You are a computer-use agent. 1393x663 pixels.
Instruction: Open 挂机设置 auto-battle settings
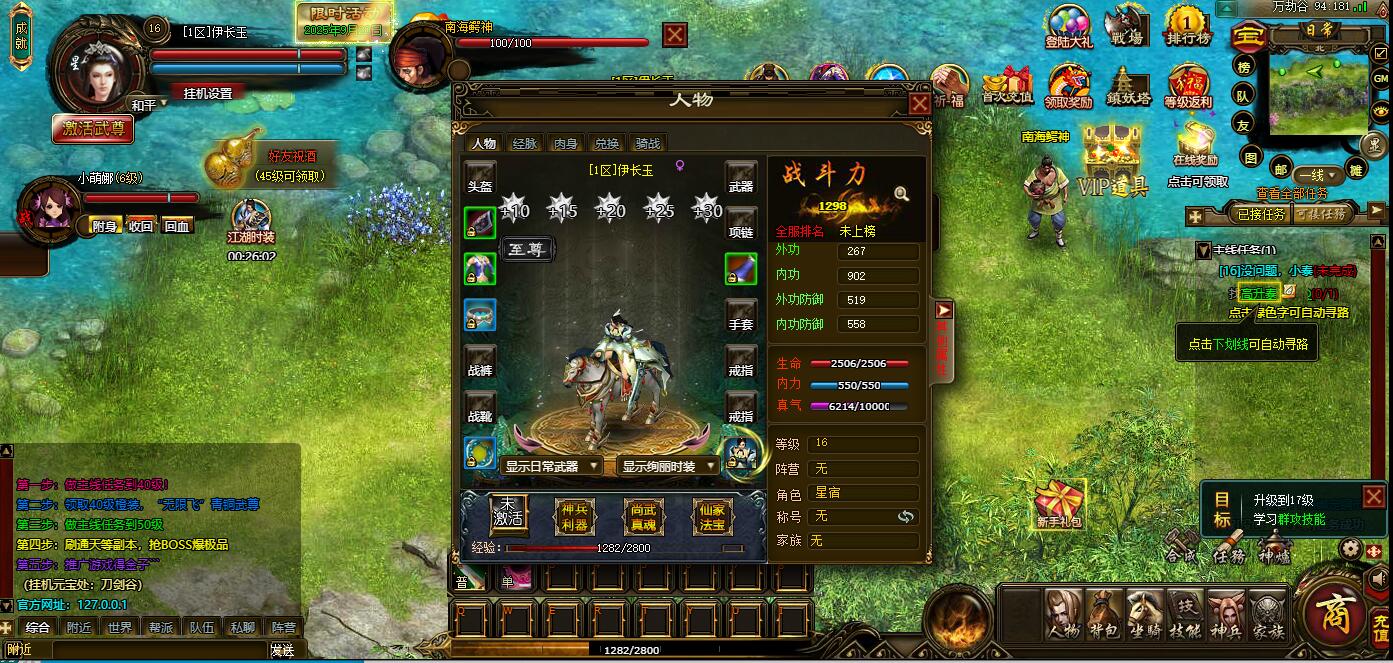(x=208, y=93)
